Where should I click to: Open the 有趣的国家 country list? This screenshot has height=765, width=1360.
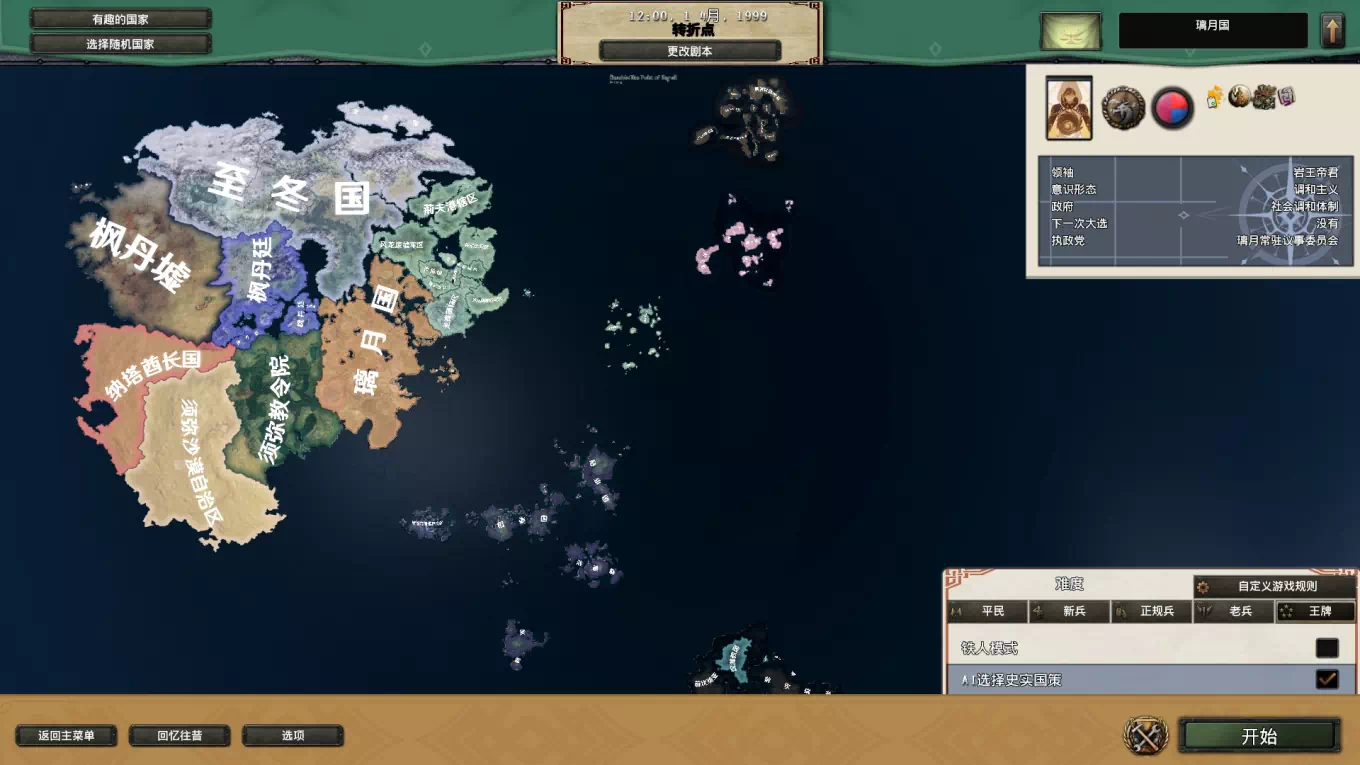click(120, 19)
